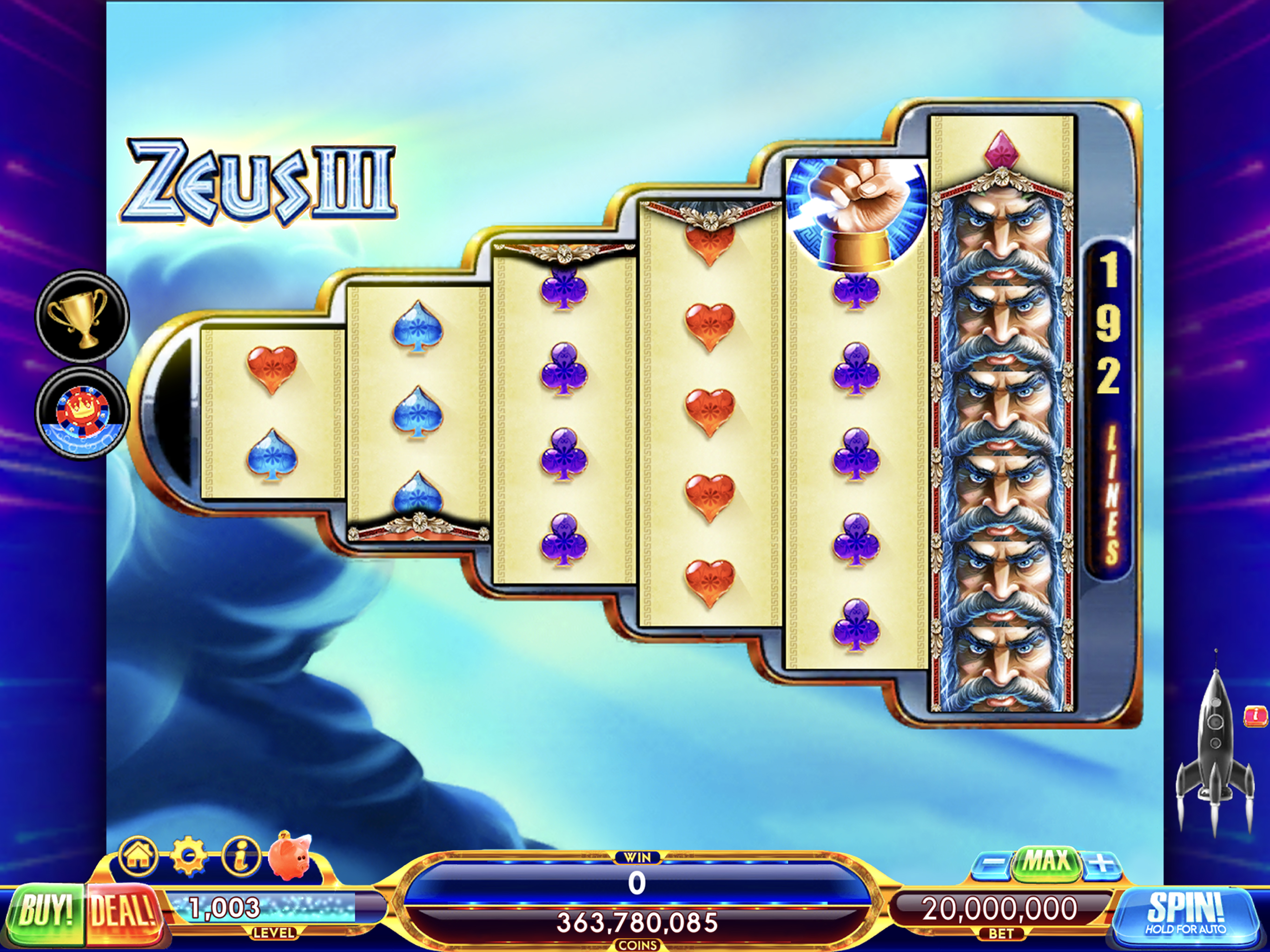Open the DEAL! offer
The image size is (1270, 952).
[123, 912]
